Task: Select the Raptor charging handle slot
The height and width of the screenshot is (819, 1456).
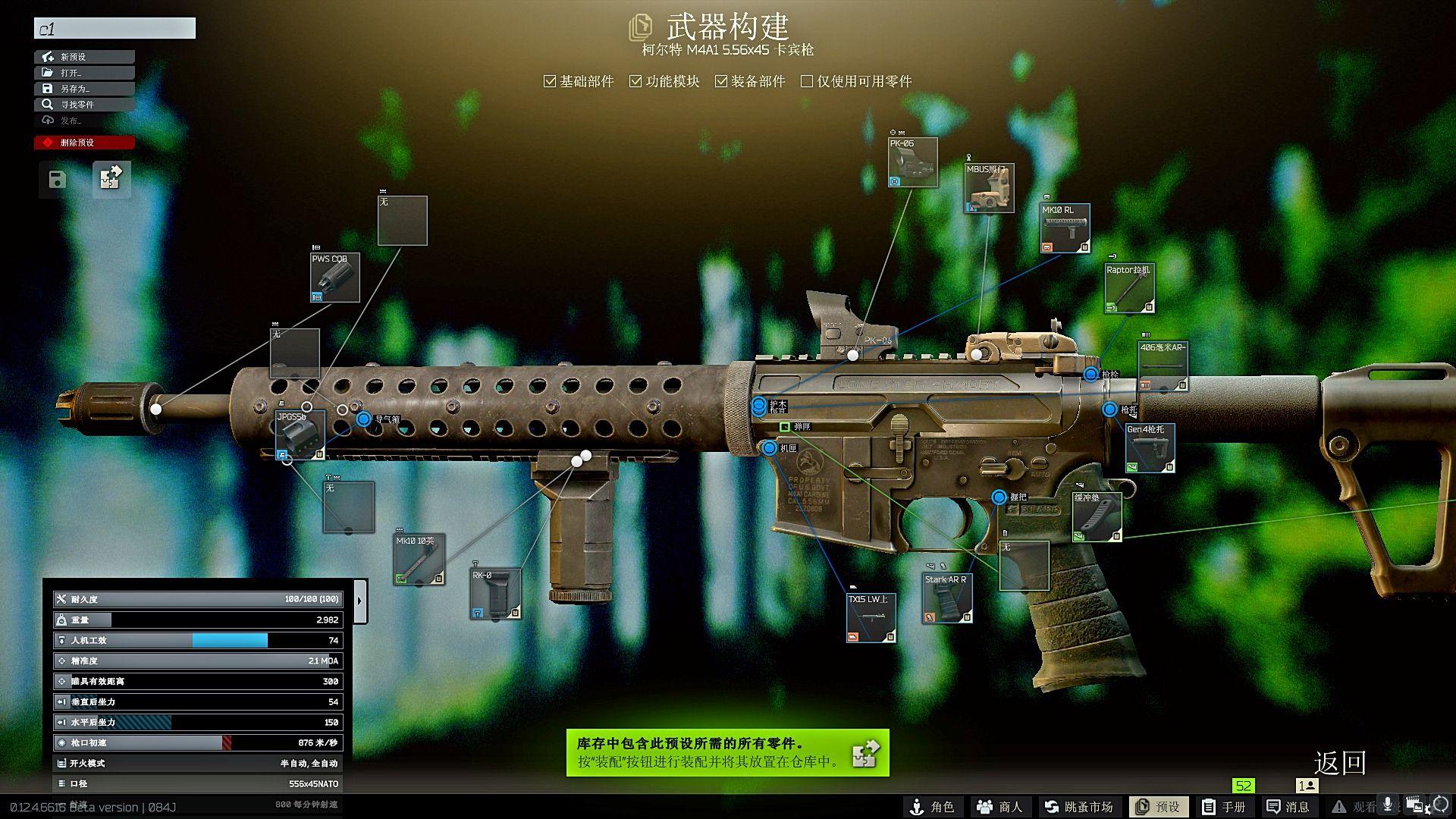Action: pyautogui.click(x=1129, y=289)
